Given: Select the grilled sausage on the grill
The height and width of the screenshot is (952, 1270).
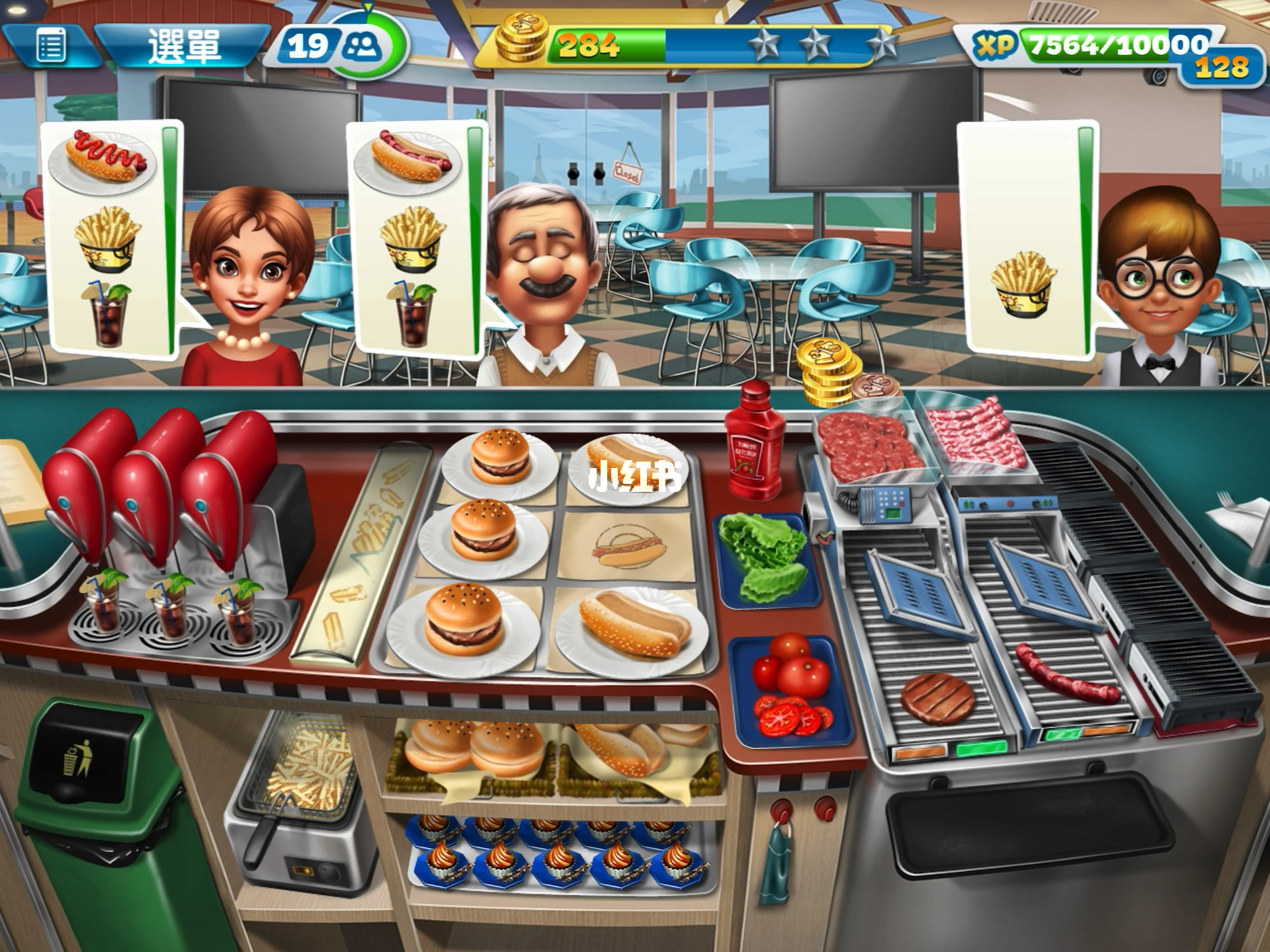Looking at the screenshot, I should tap(1066, 676).
